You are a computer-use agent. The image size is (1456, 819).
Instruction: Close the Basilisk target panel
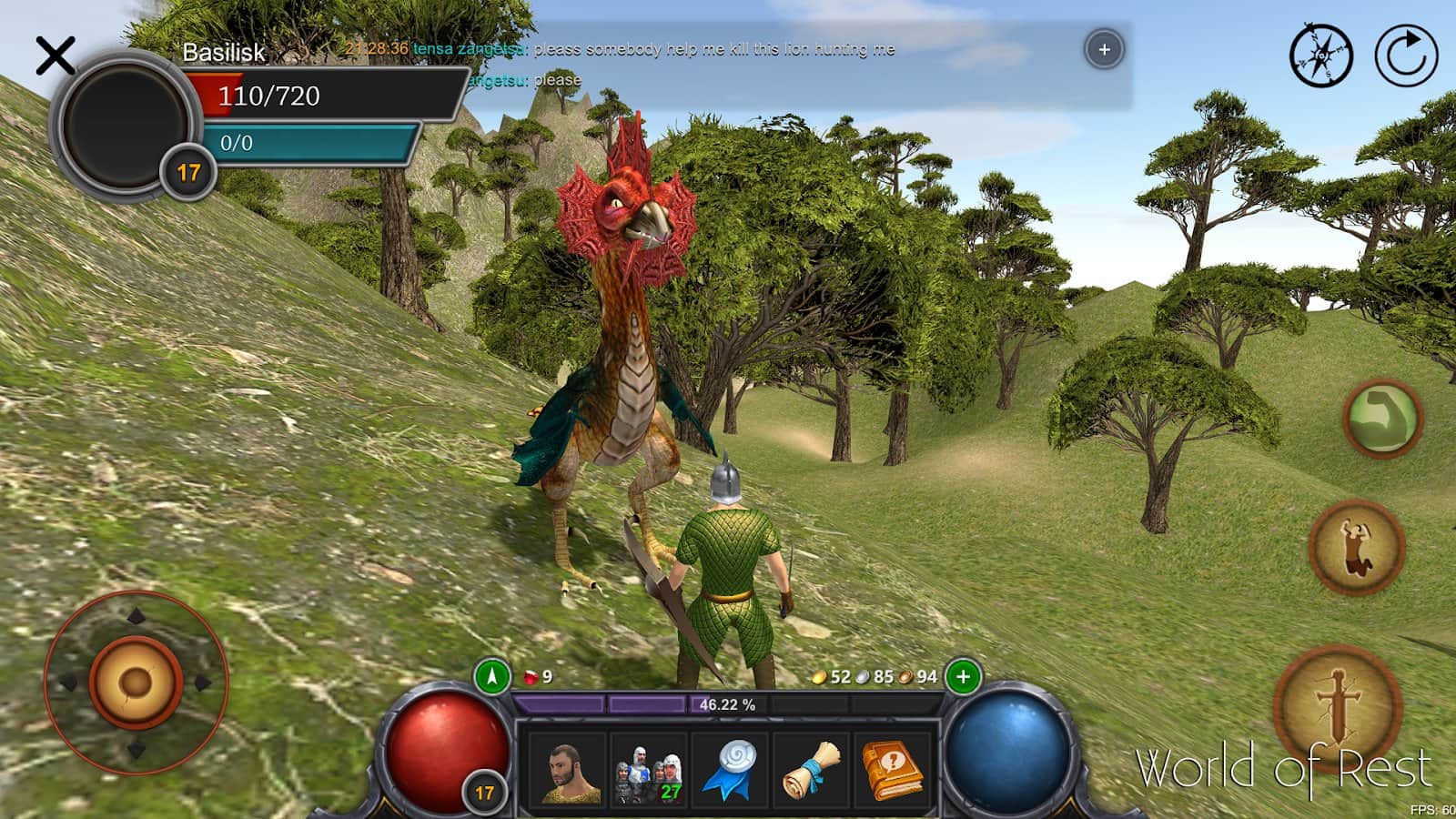click(x=56, y=56)
